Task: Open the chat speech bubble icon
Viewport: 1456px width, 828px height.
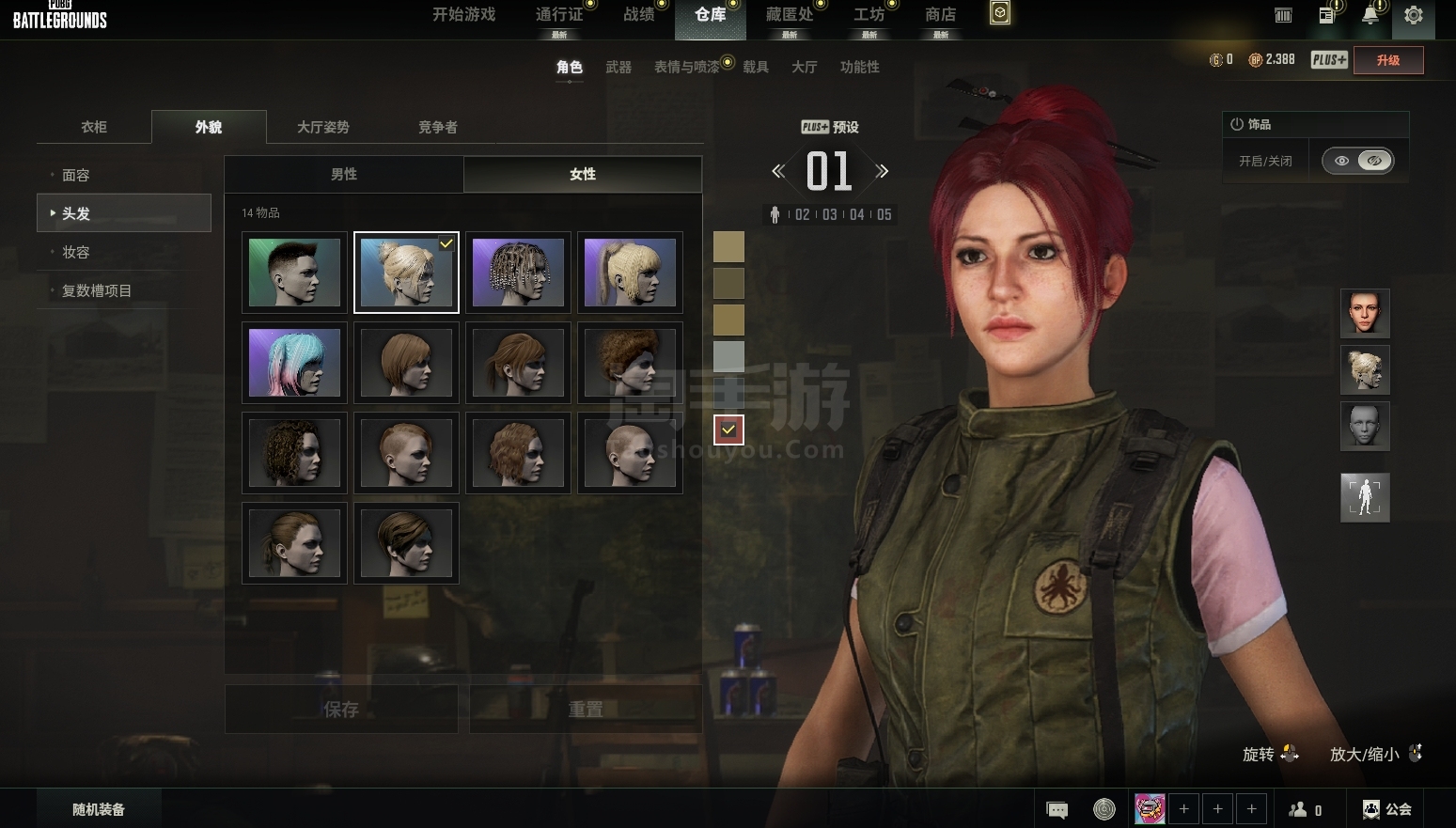Action: [x=1057, y=809]
